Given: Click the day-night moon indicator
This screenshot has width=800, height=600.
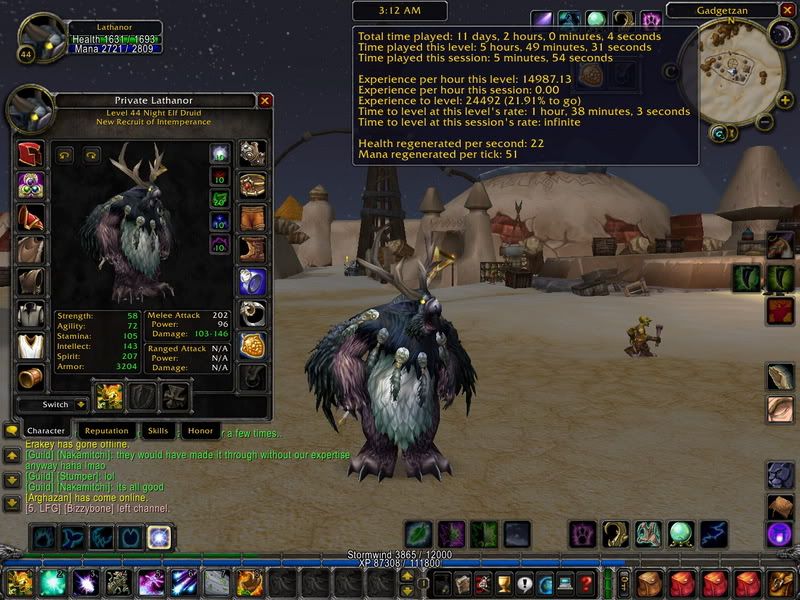Looking at the screenshot, I should (781, 33).
